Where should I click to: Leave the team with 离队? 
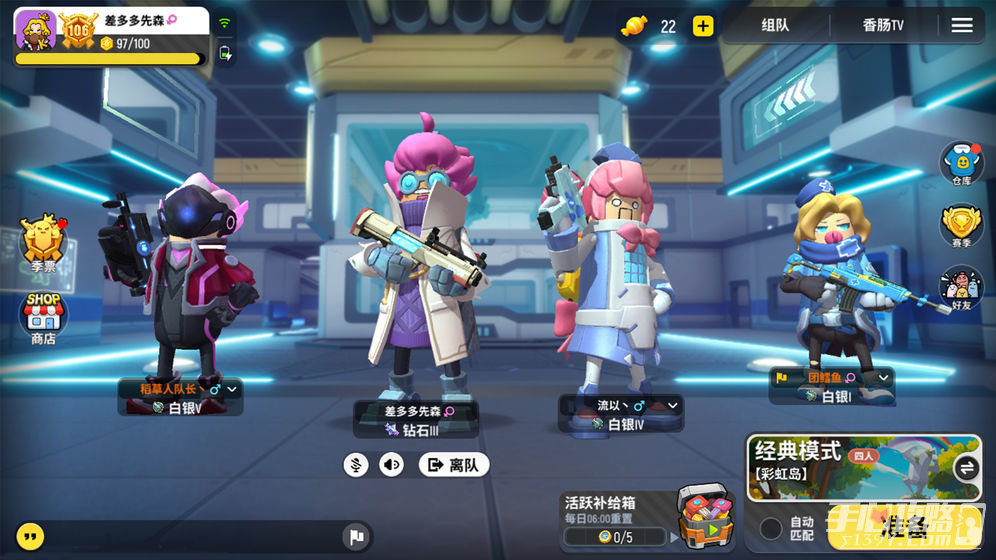[453, 464]
